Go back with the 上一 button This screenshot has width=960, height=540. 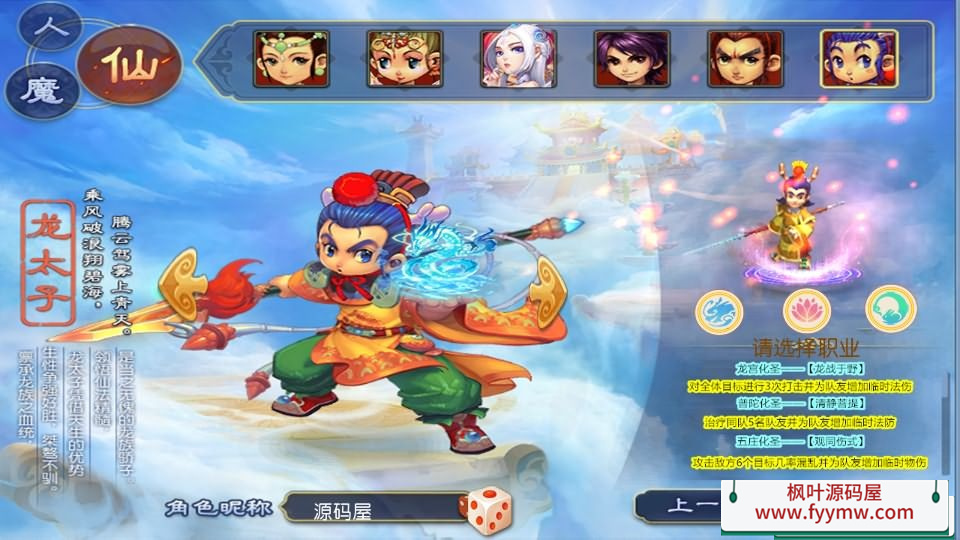(x=685, y=506)
